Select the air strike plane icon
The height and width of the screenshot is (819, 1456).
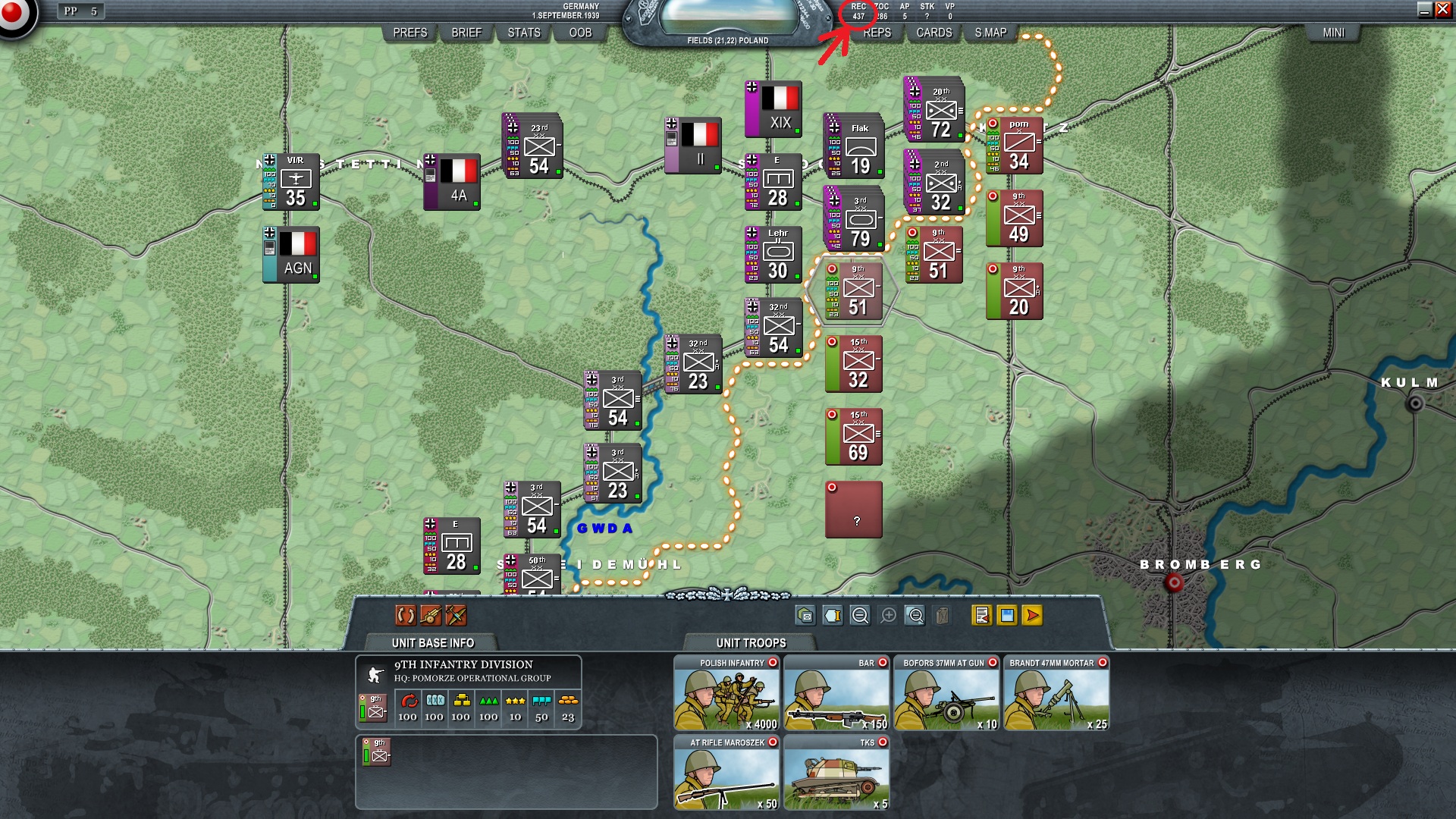pyautogui.click(x=457, y=616)
